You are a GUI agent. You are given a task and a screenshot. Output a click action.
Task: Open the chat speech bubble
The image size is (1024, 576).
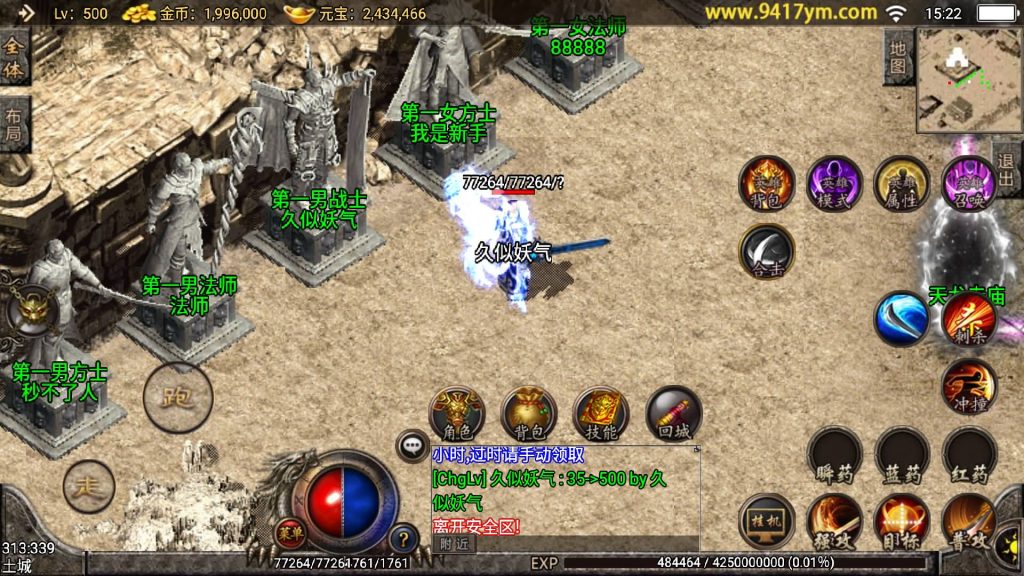click(x=412, y=445)
